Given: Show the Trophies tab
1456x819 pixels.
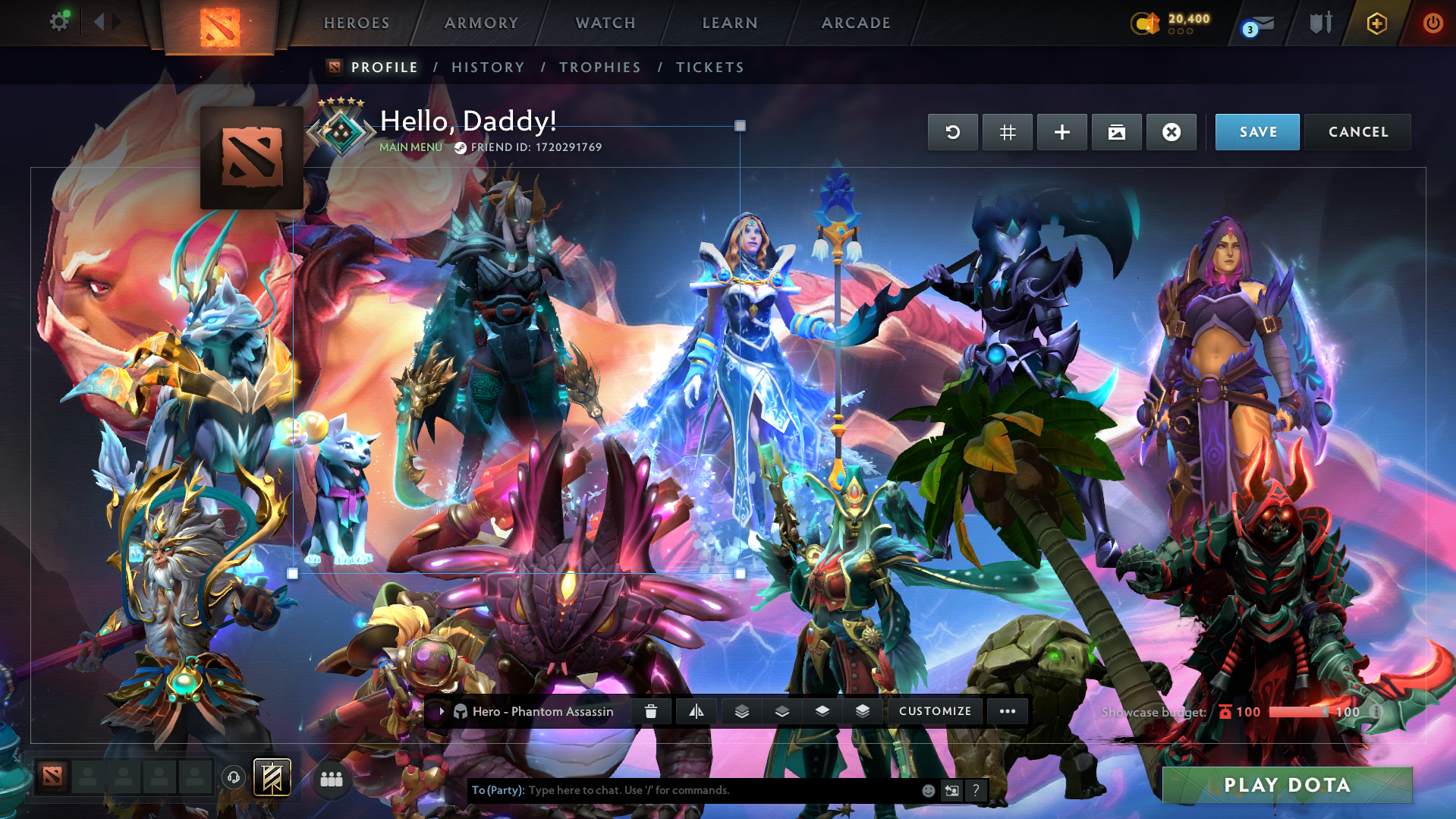Looking at the screenshot, I should point(599,68).
